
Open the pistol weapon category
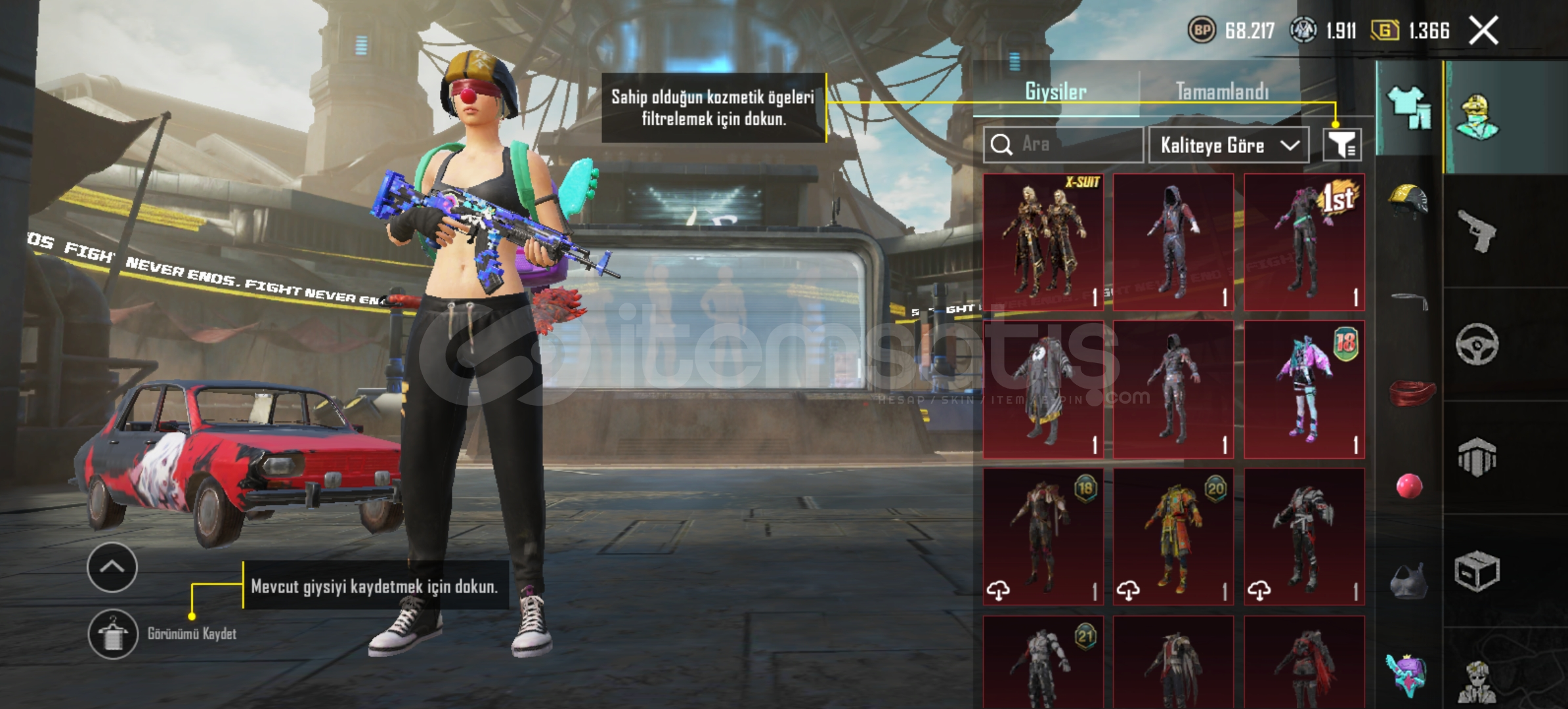tap(1477, 230)
